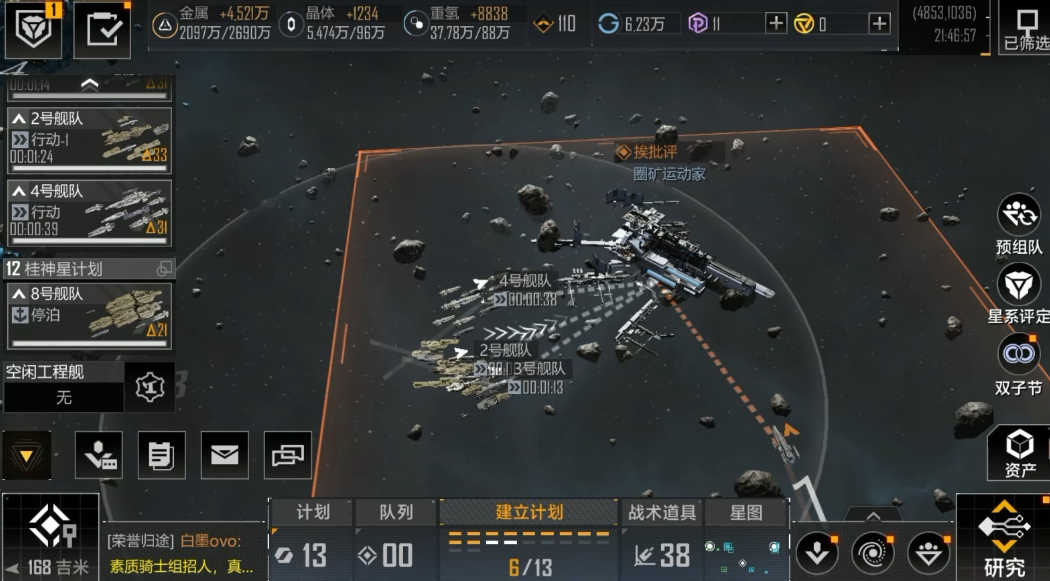Open the 双子节 event icon

(x=1019, y=364)
